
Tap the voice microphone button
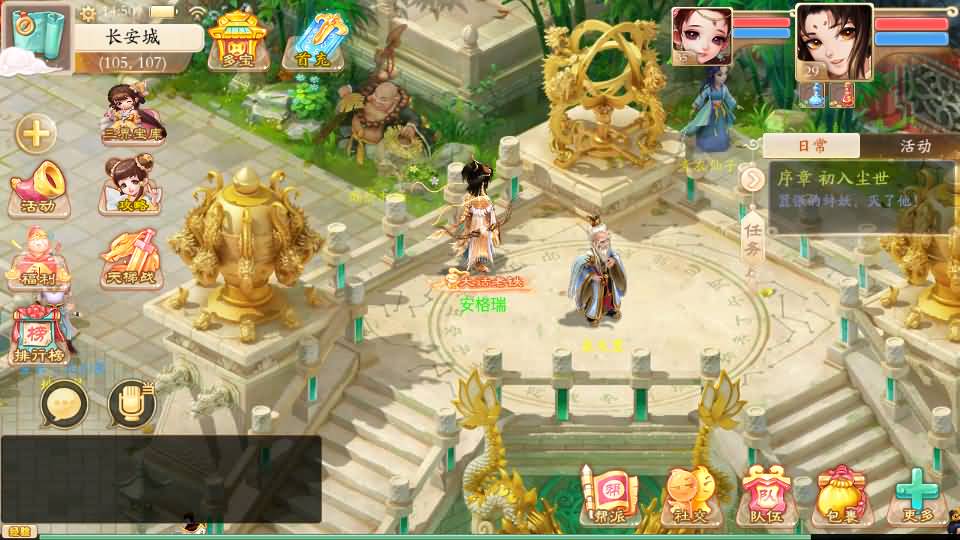pyautogui.click(x=131, y=404)
